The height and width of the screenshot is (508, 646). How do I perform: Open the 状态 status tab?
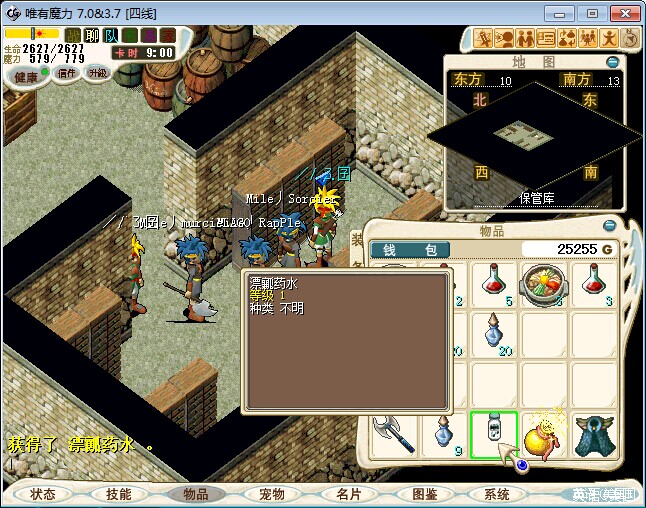pyautogui.click(x=43, y=494)
